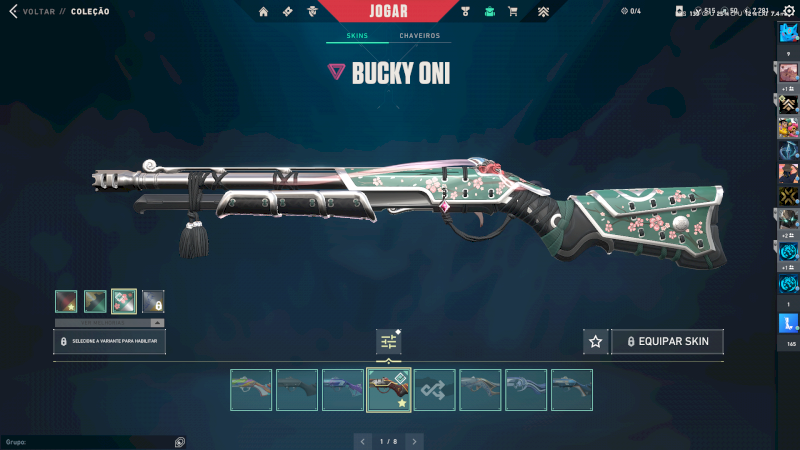Click the Grupo chat input box
This screenshot has width=800, height=450.
click(x=90, y=441)
